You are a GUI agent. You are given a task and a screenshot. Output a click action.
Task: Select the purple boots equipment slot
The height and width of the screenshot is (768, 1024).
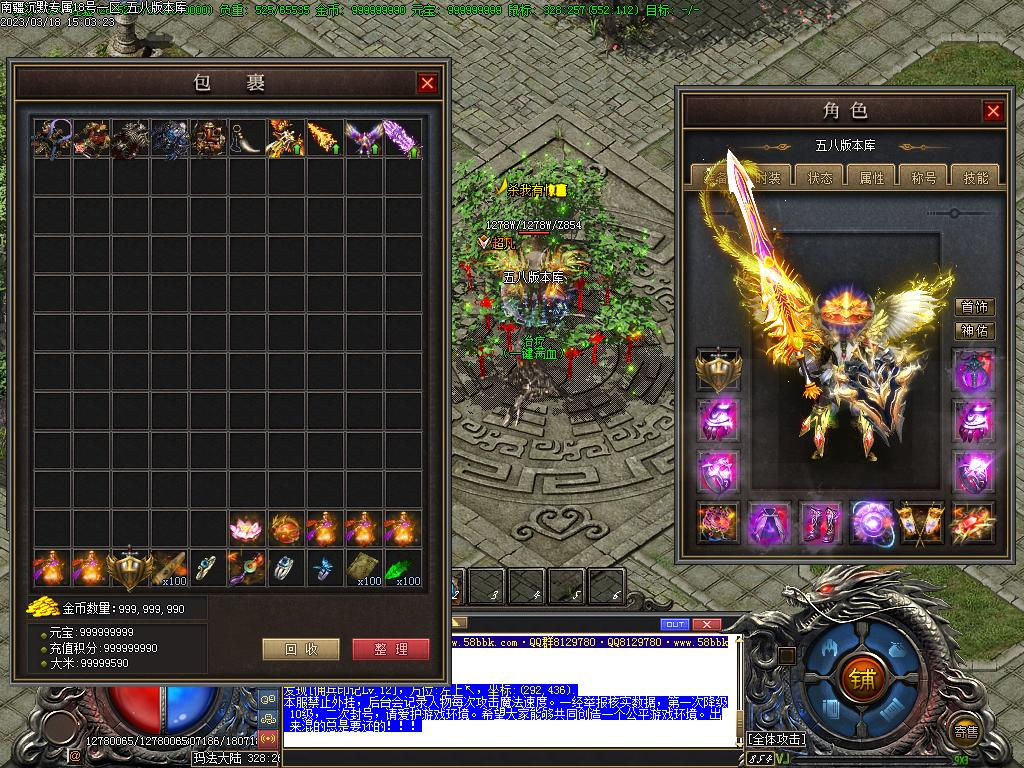820,523
